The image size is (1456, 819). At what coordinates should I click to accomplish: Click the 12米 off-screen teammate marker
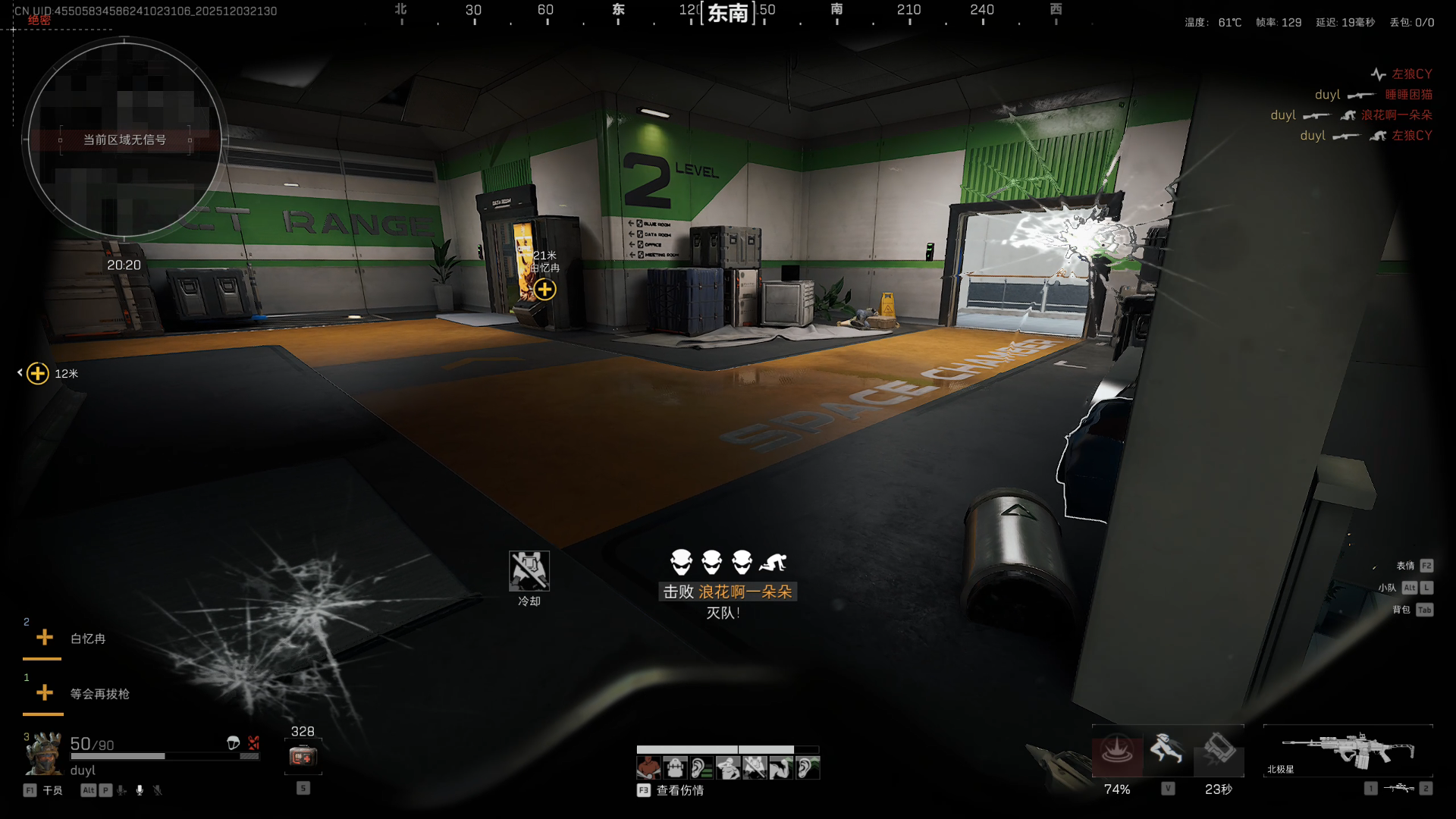coord(38,373)
